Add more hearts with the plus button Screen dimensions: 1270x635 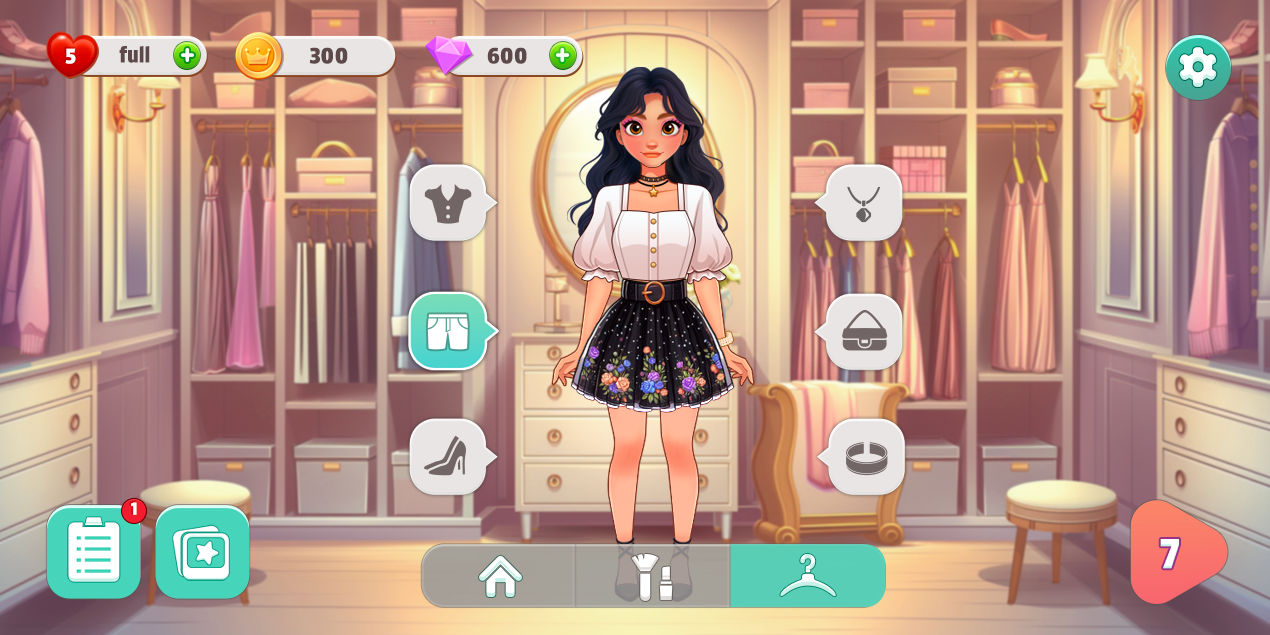[187, 56]
